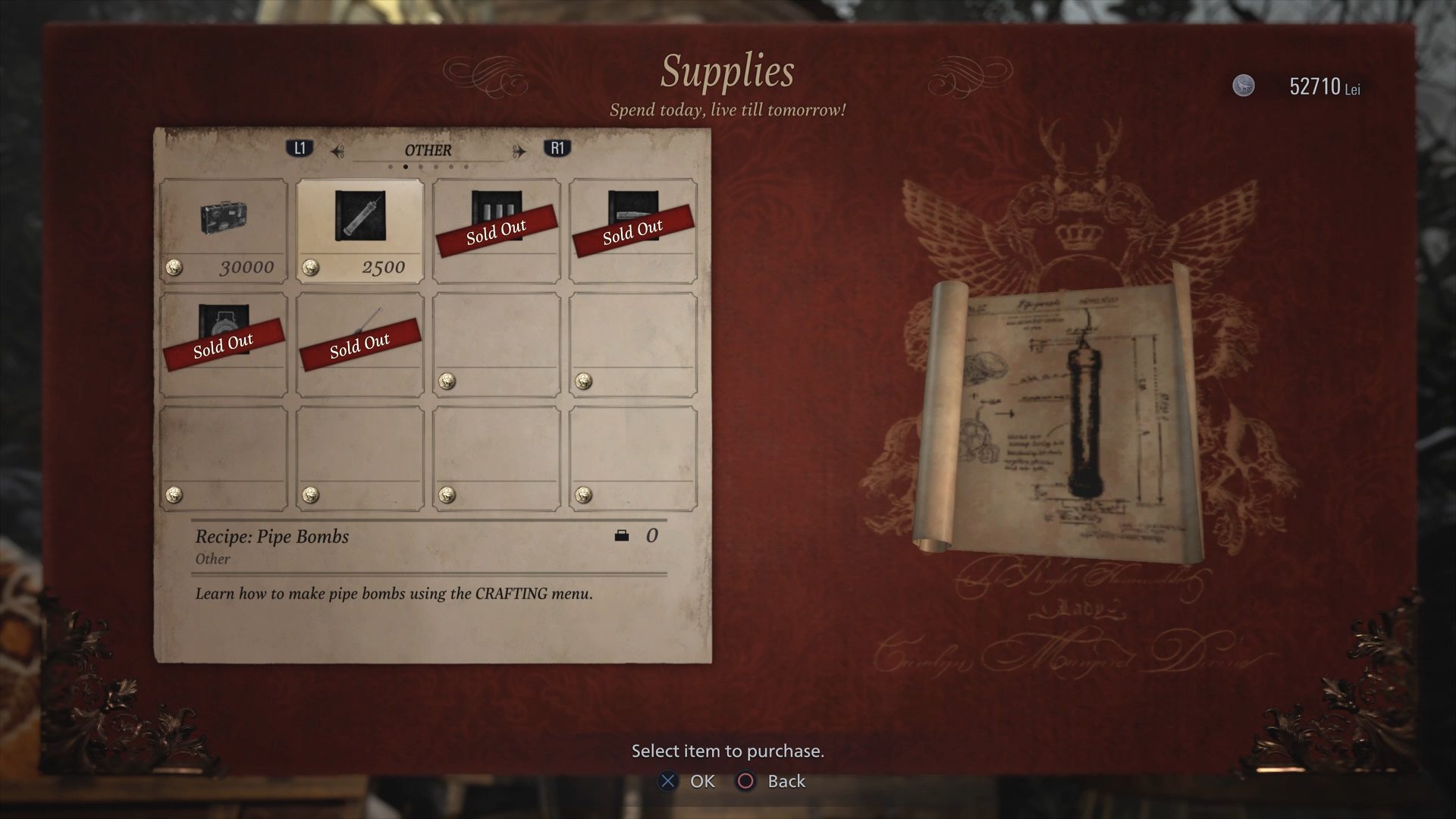Select the suitcase item priced at 30000
The image size is (1456, 819).
coord(224,231)
